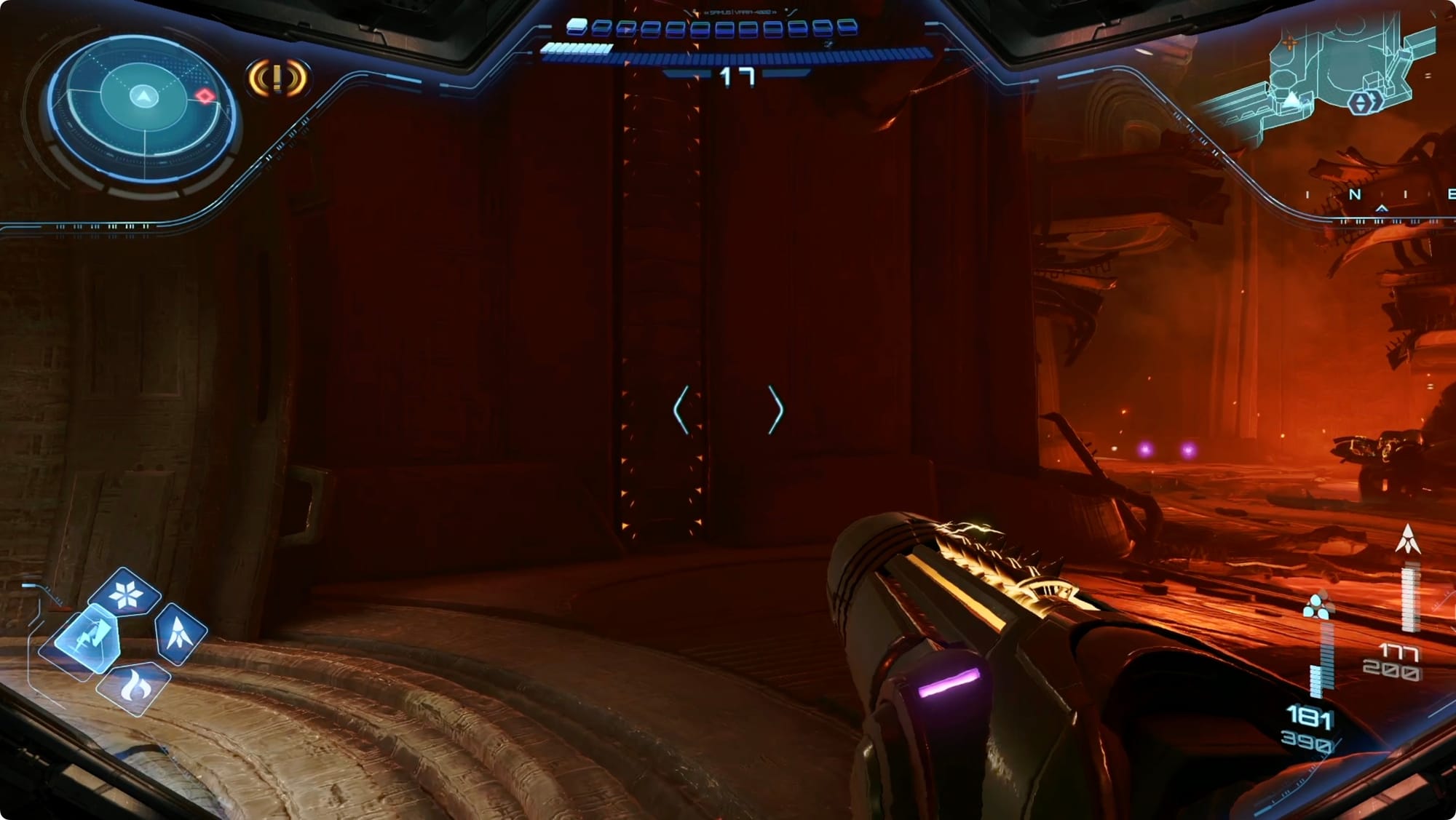Select the missile icon in the weapon selector
This screenshot has width=1456, height=820.
179,632
